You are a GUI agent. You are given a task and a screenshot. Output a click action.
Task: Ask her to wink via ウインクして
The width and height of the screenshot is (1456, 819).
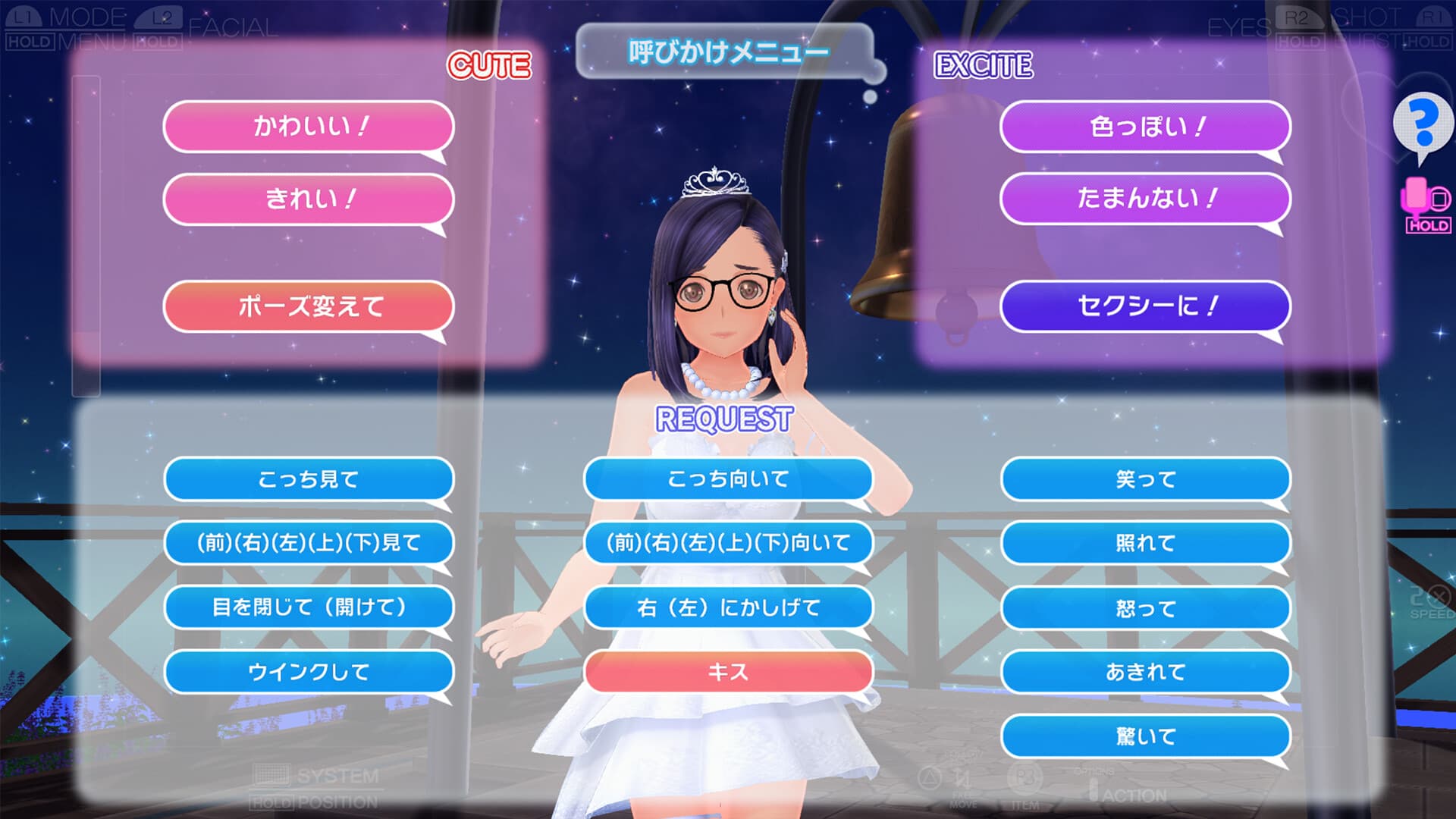click(x=306, y=672)
